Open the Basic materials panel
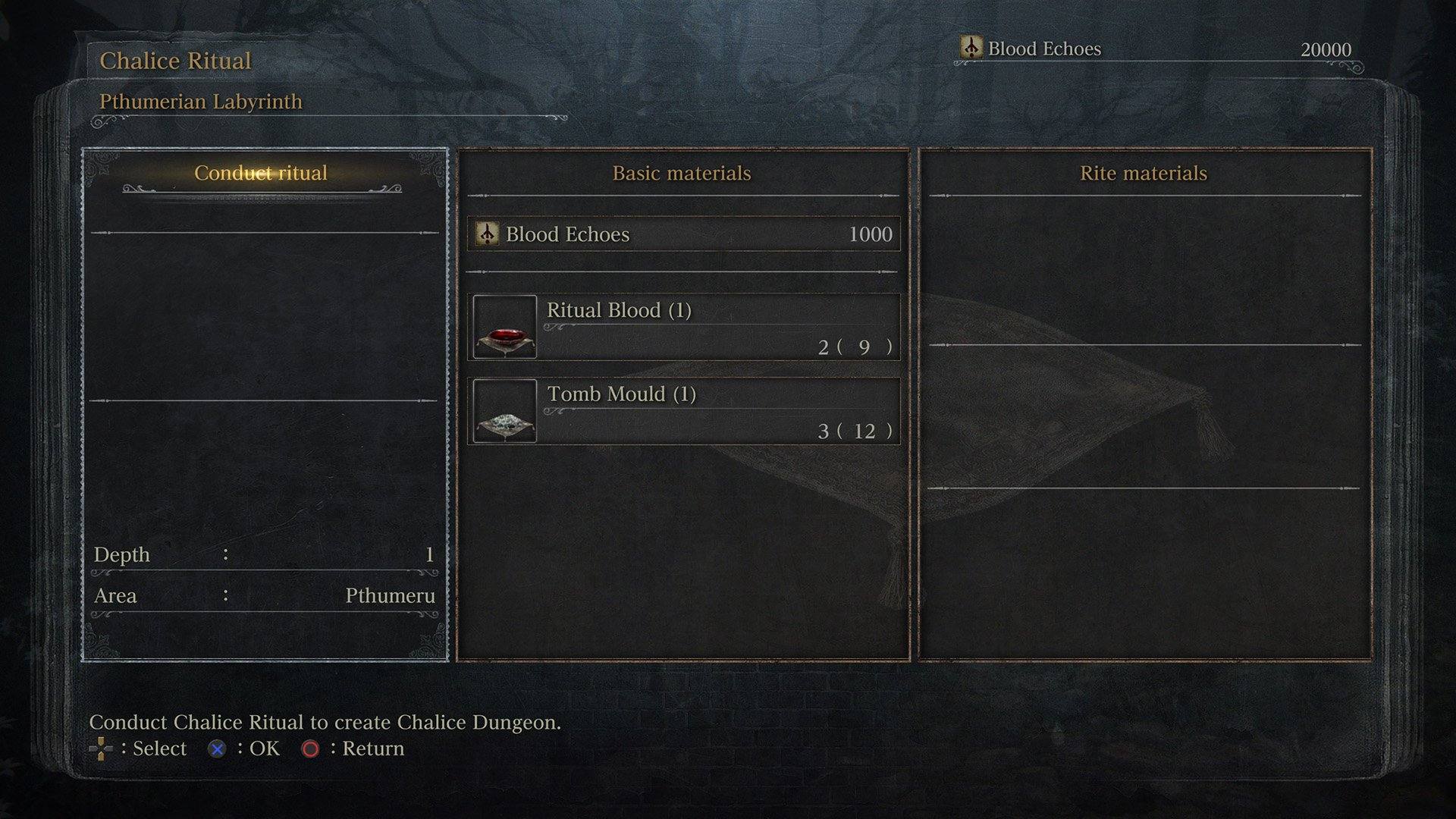Viewport: 1456px width, 819px height. [682, 173]
